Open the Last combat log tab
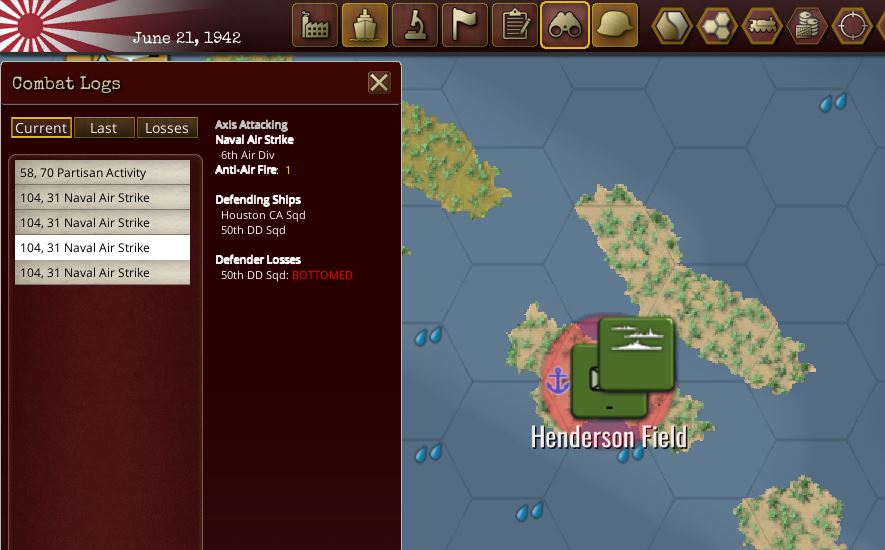This screenshot has height=550, width=885. pos(103,128)
